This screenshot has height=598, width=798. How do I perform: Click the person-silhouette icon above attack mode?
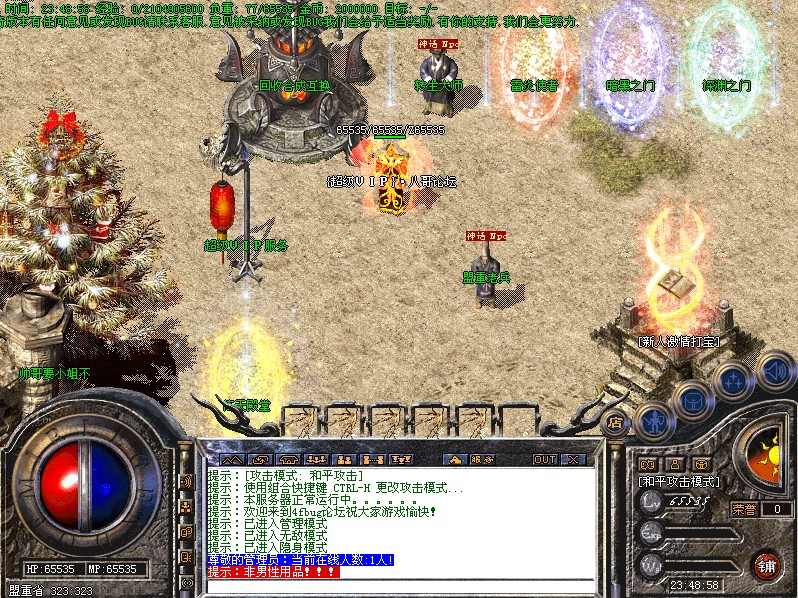click(x=674, y=464)
